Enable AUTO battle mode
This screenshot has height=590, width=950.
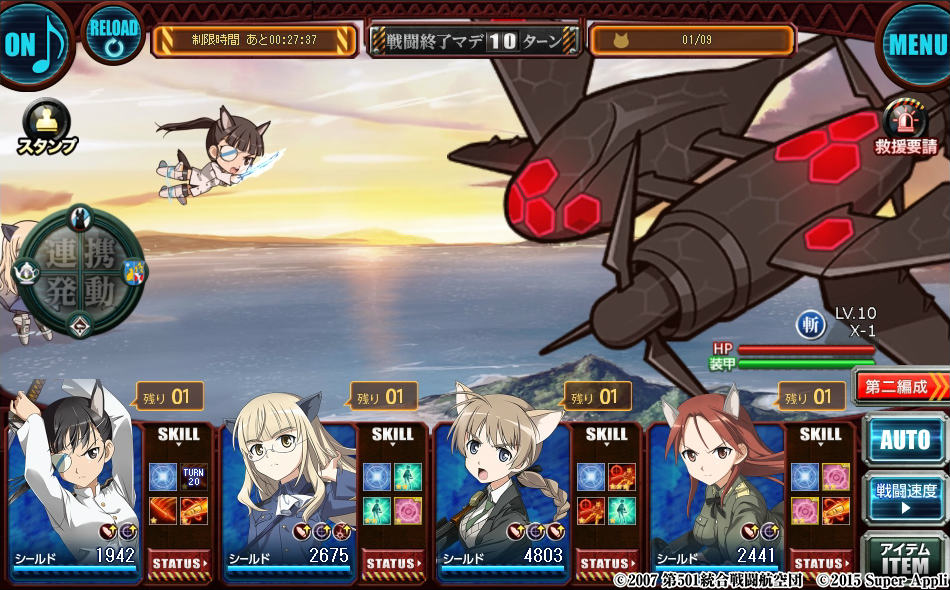pos(904,439)
